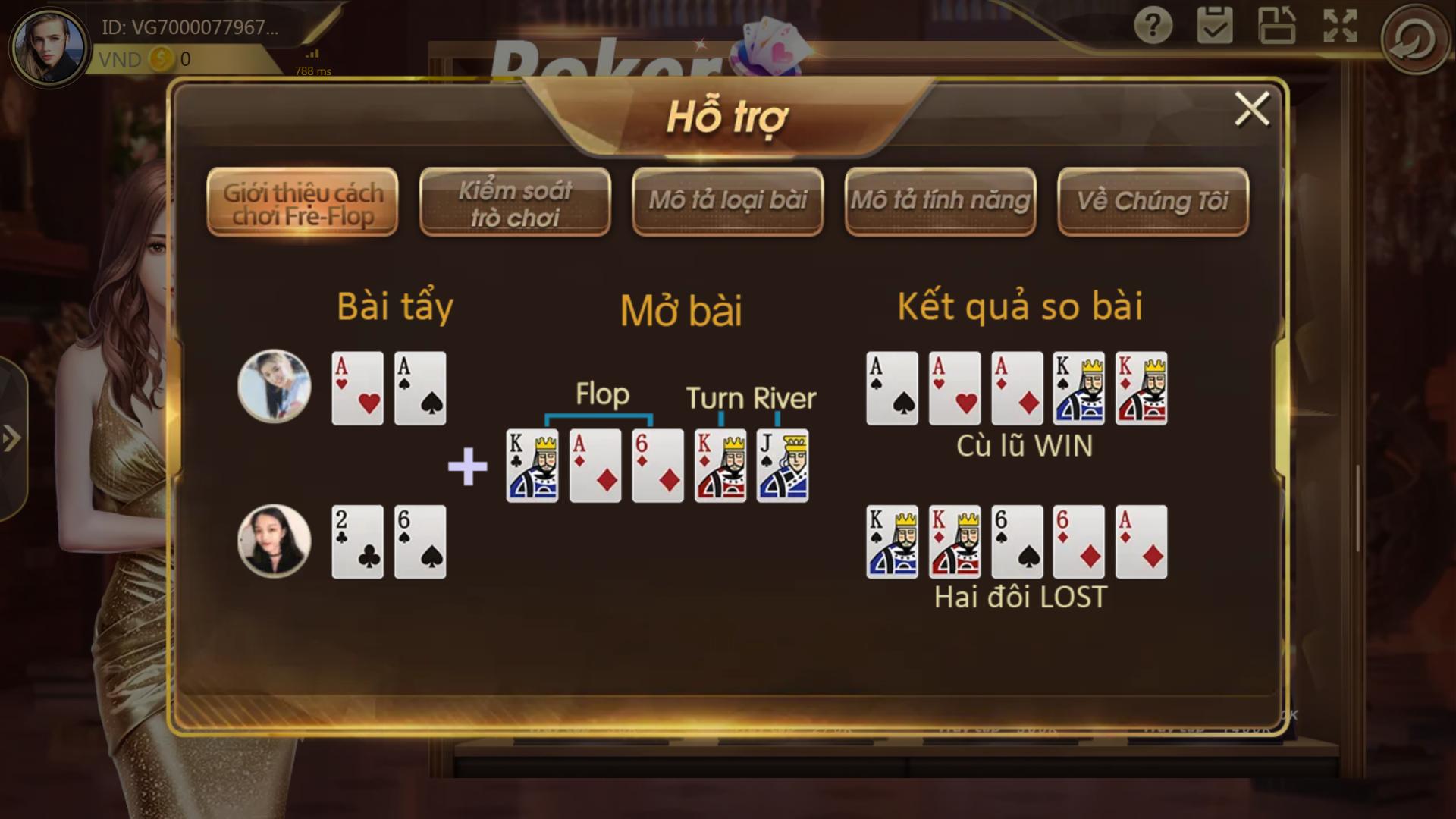The height and width of the screenshot is (819, 1456).
Task: Click the top player's circular avatar
Action: click(275, 388)
